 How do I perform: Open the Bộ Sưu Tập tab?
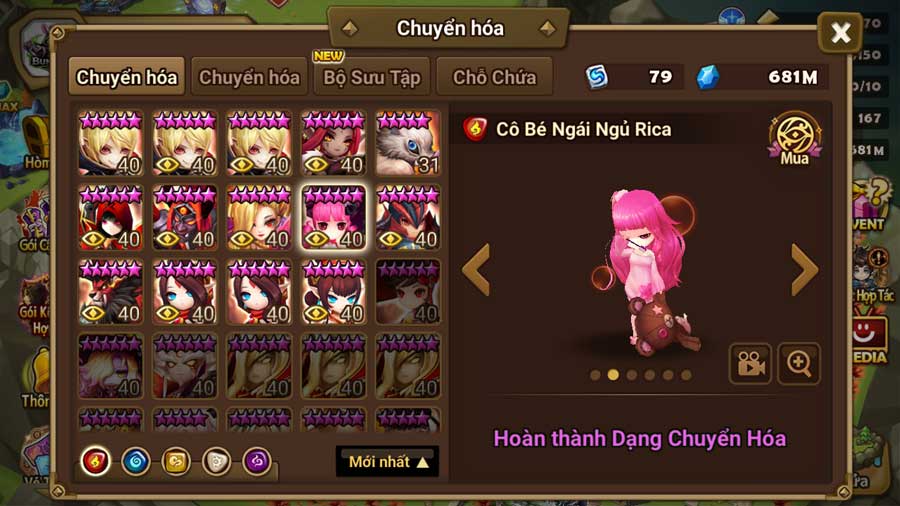click(372, 77)
